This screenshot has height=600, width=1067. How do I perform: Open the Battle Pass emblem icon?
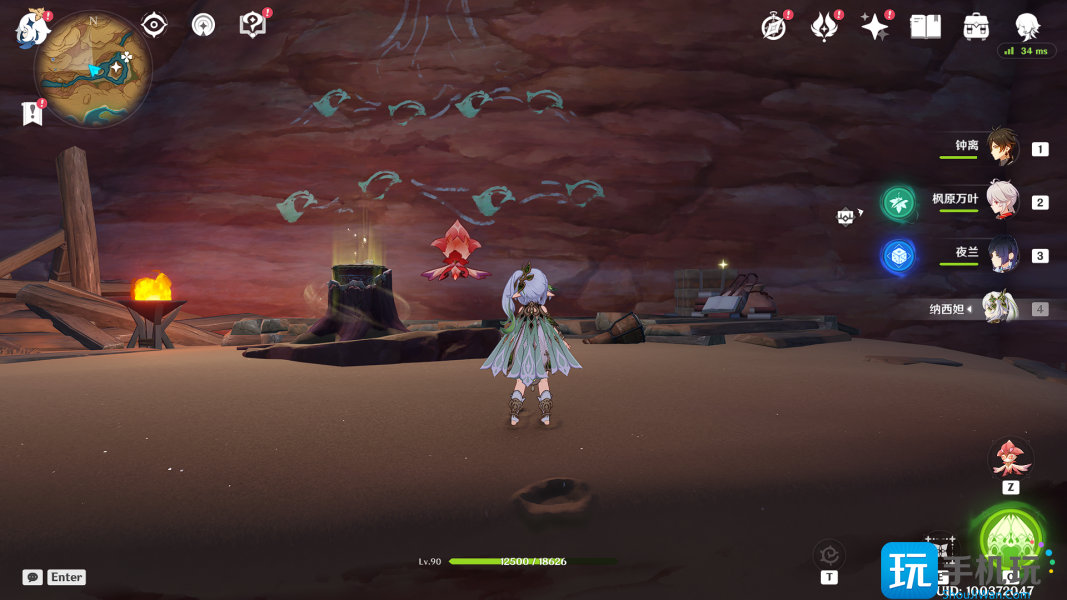click(x=823, y=27)
